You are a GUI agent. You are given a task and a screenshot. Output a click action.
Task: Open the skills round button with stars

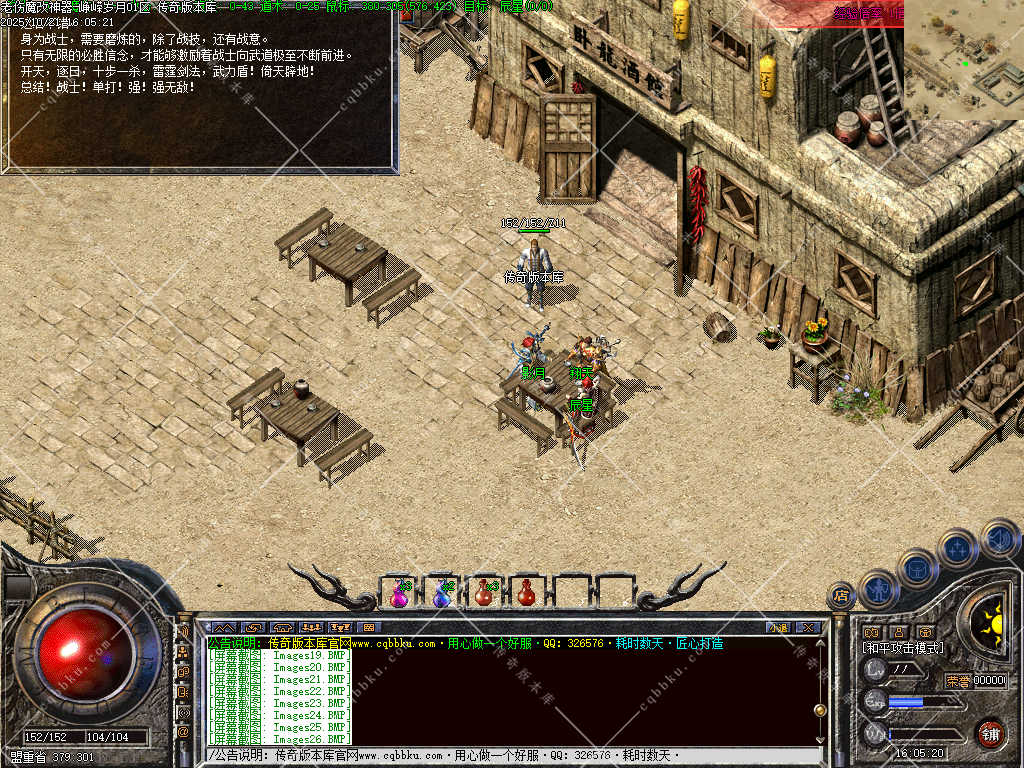click(x=958, y=548)
